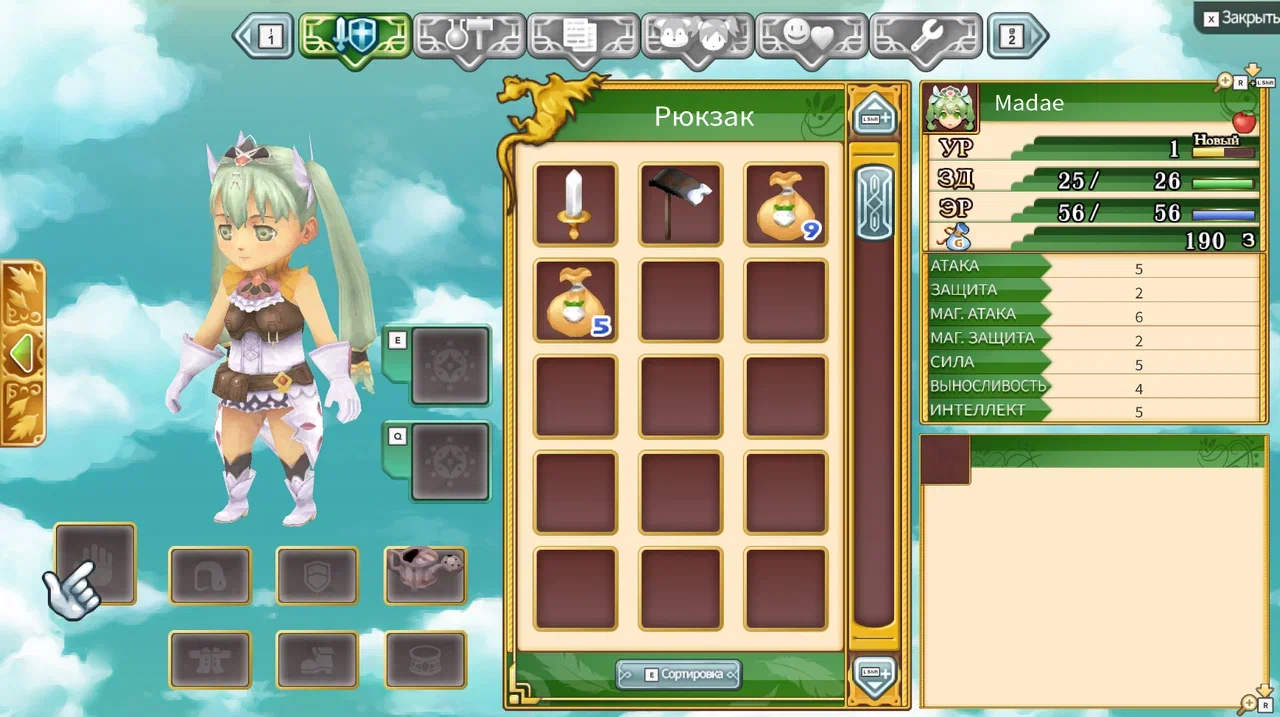The height and width of the screenshot is (717, 1280).
Task: Open the documents list tab
Action: 583,37
